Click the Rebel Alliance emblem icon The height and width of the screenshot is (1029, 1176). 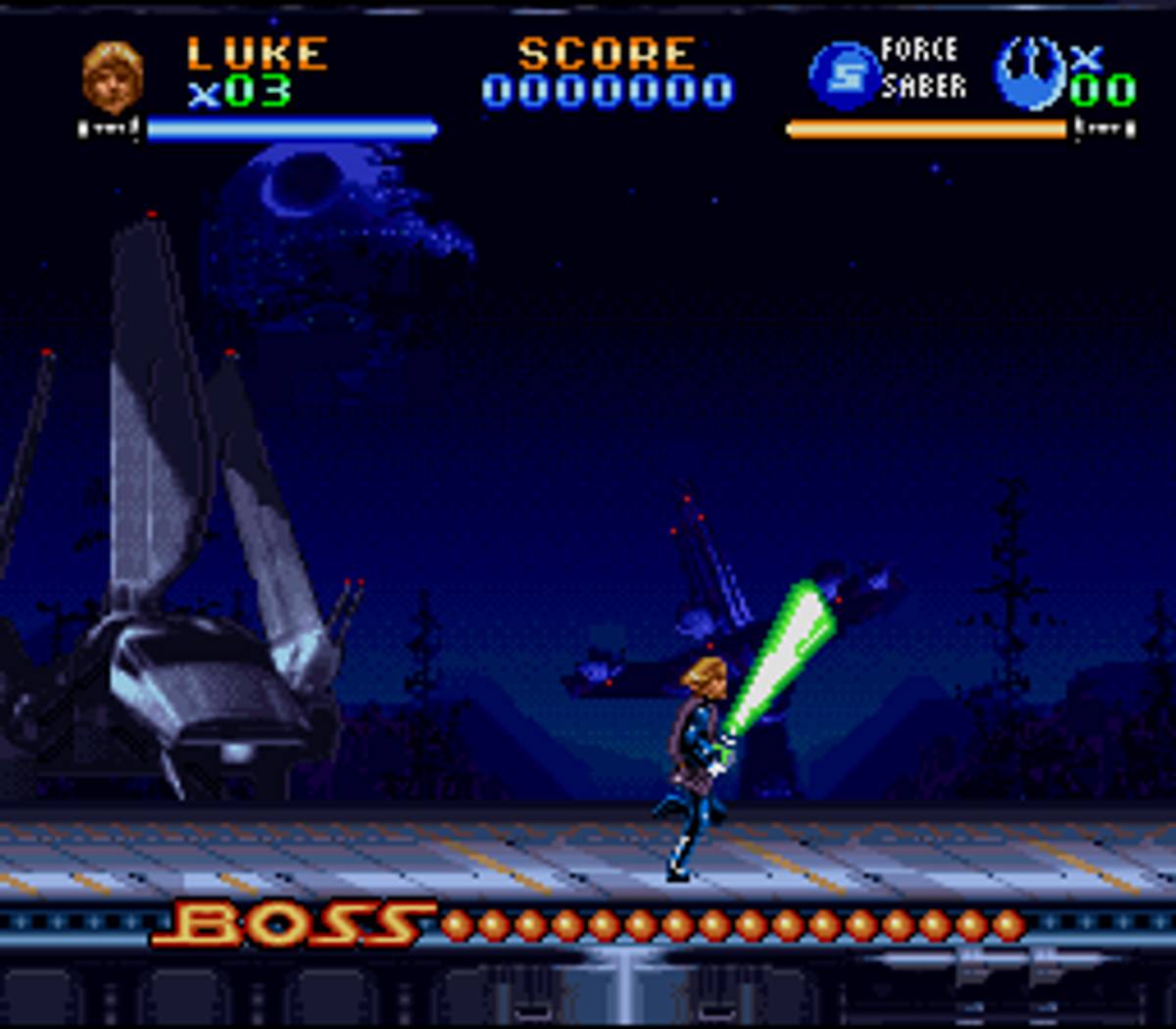click(1030, 72)
